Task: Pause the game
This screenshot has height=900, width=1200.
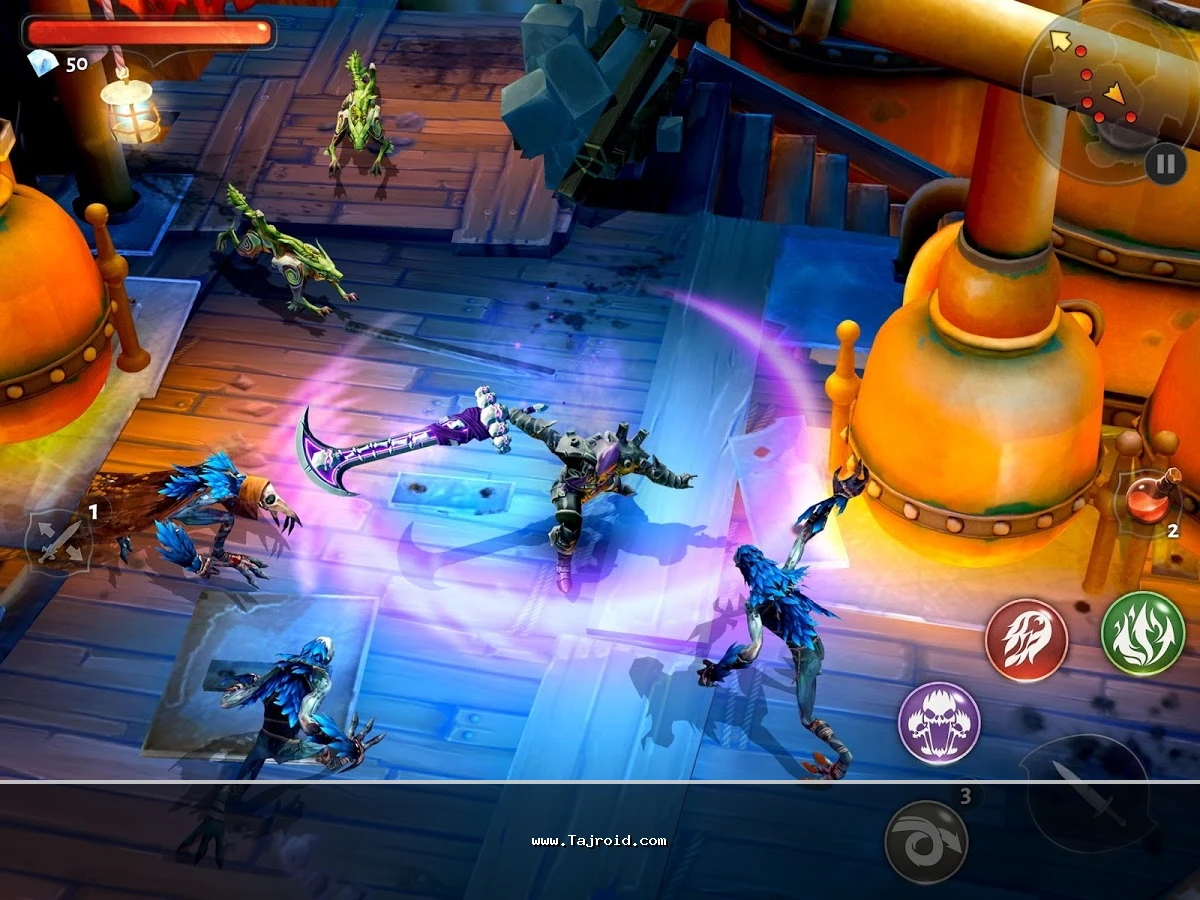Action: pos(1165,163)
